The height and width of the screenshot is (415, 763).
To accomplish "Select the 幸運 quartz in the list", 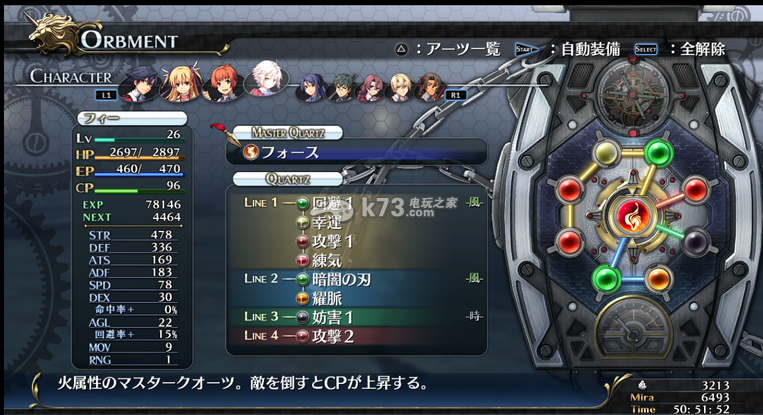I will pos(329,222).
